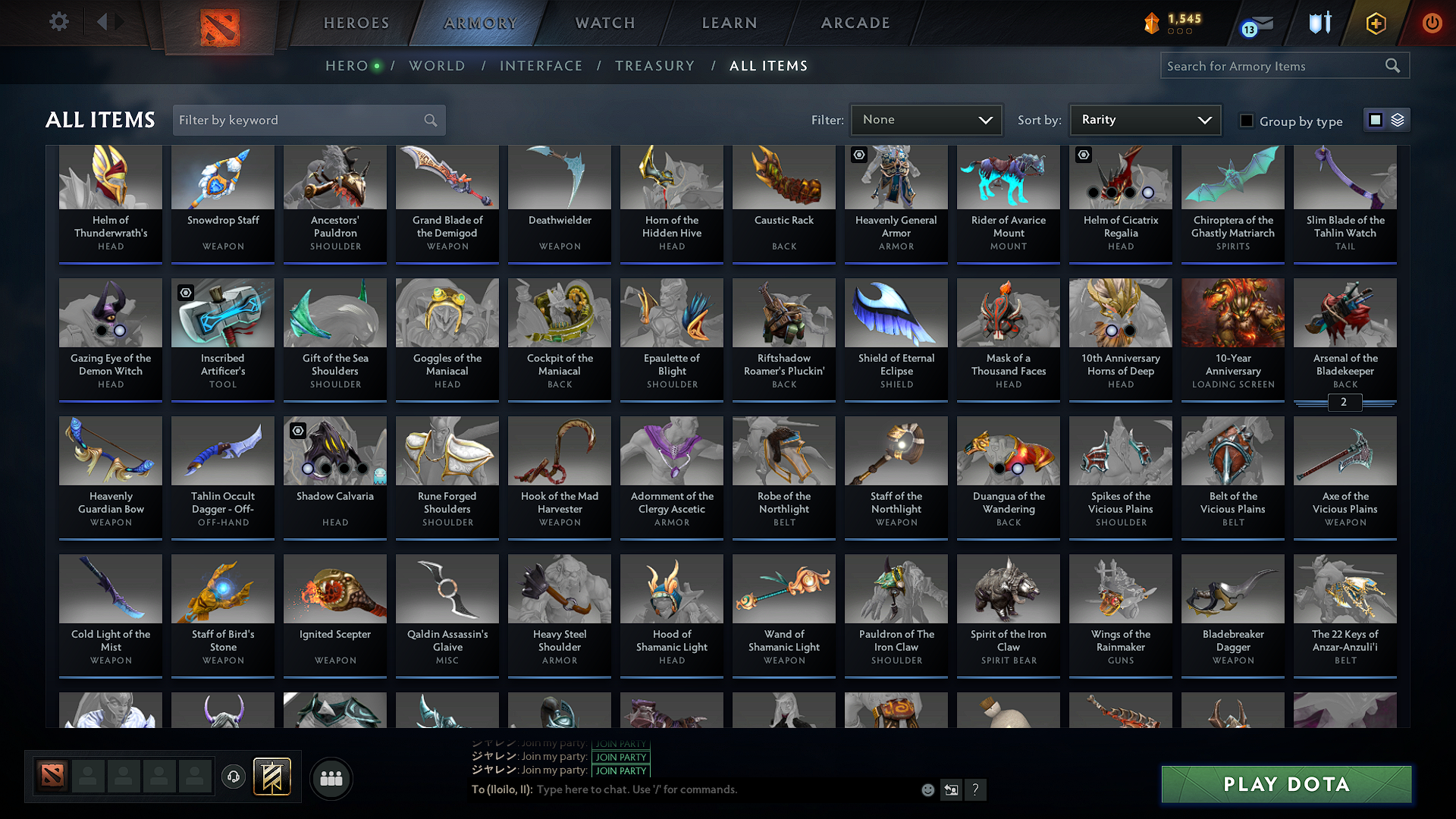1456x819 pixels.
Task: Open voice settings via headset icon
Action: [233, 777]
